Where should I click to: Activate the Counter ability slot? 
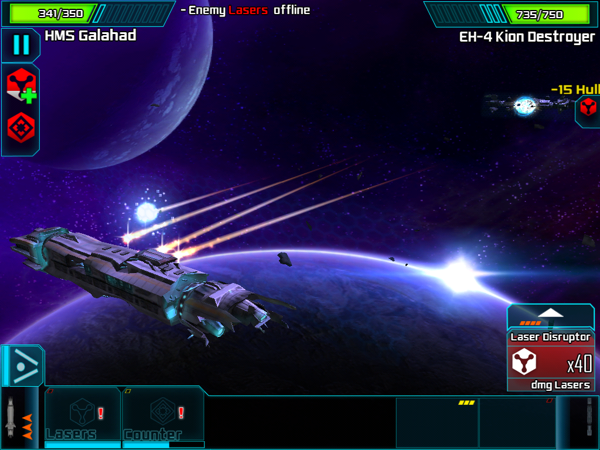163,415
